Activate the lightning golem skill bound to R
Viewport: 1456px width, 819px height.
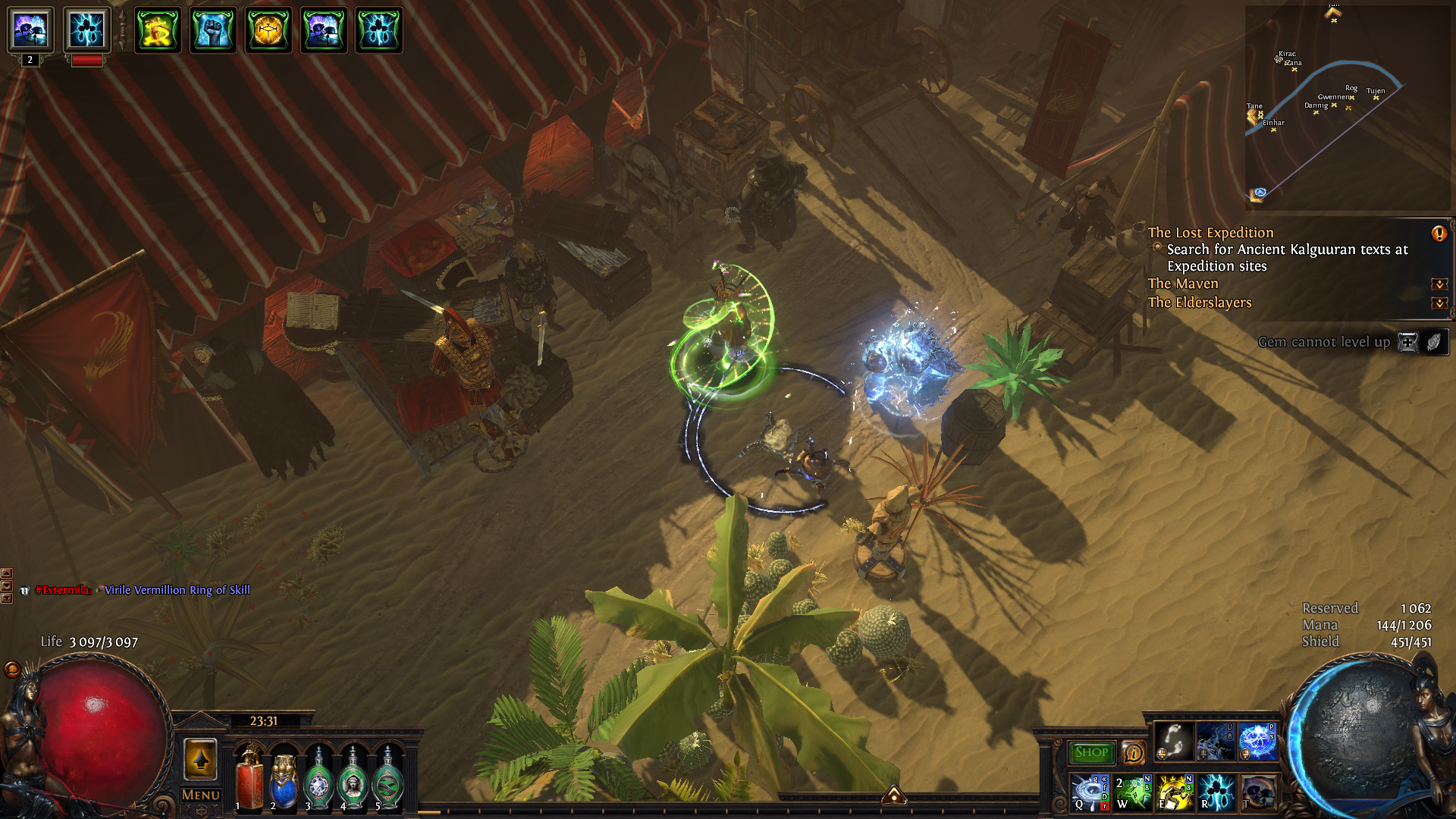1216,792
